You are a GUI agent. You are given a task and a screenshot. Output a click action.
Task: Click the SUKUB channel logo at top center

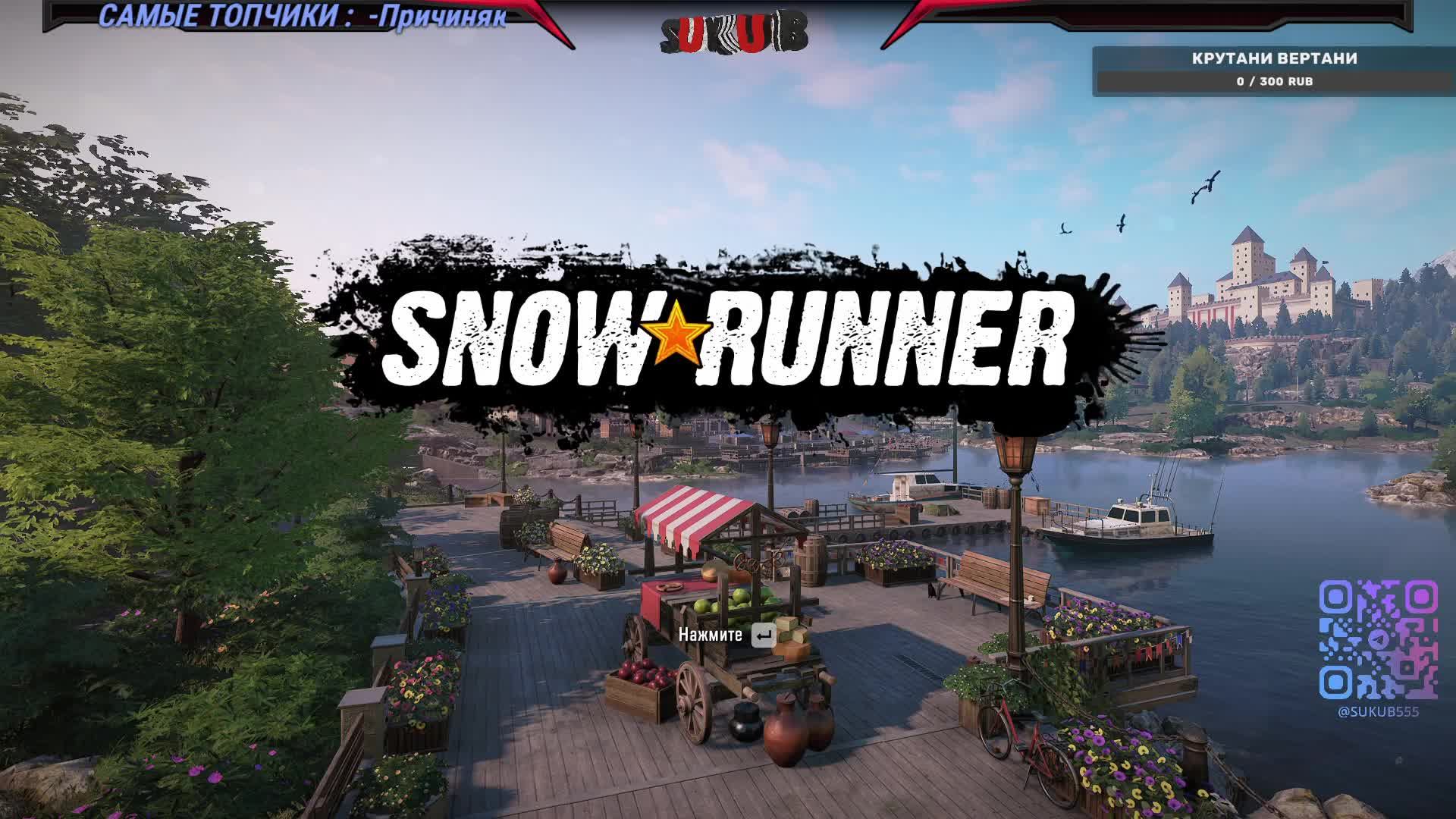[732, 30]
